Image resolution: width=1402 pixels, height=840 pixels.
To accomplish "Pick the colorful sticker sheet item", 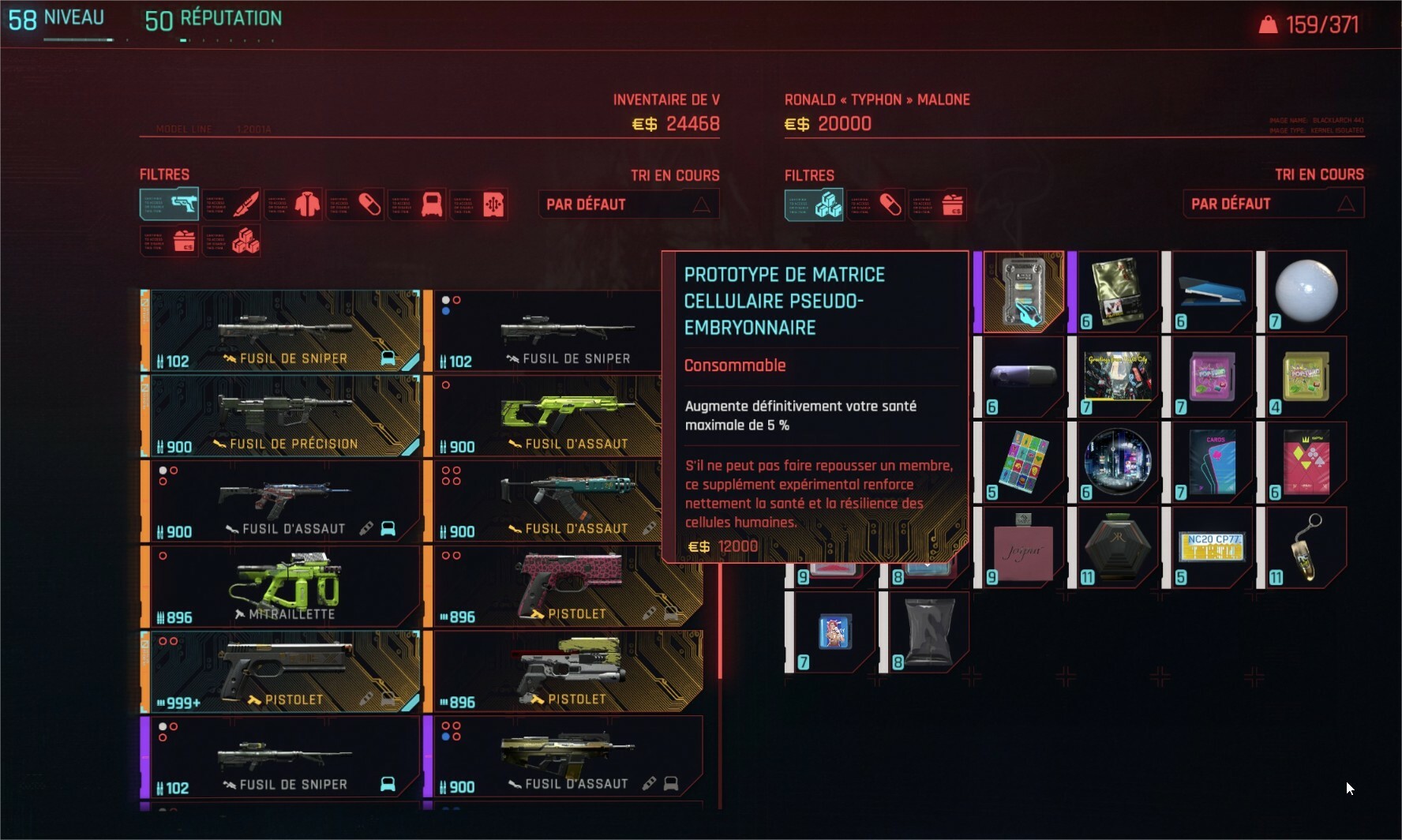I will click(x=1023, y=462).
